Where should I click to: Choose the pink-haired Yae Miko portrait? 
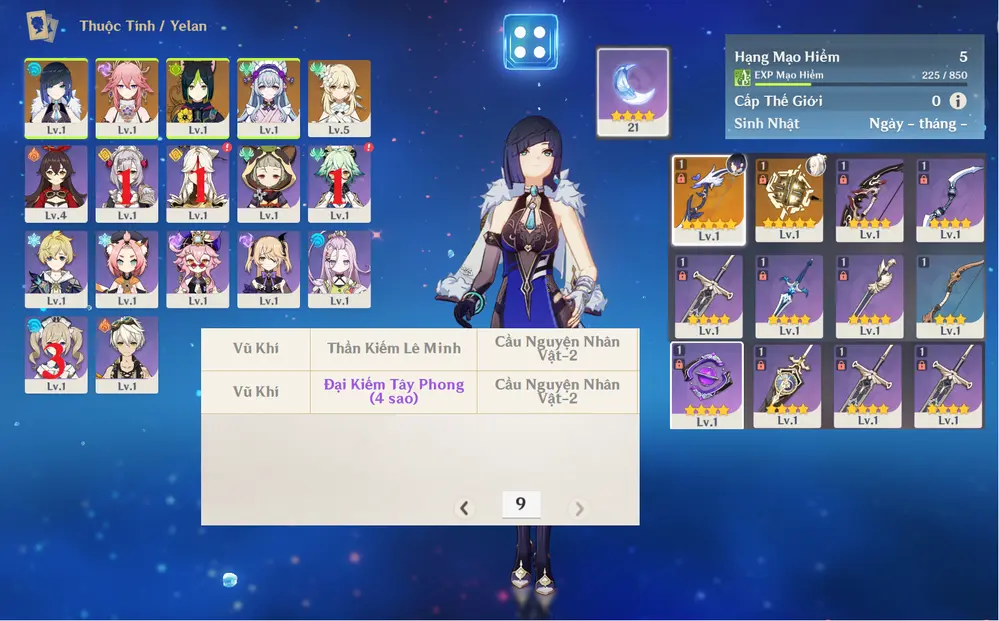[127, 97]
